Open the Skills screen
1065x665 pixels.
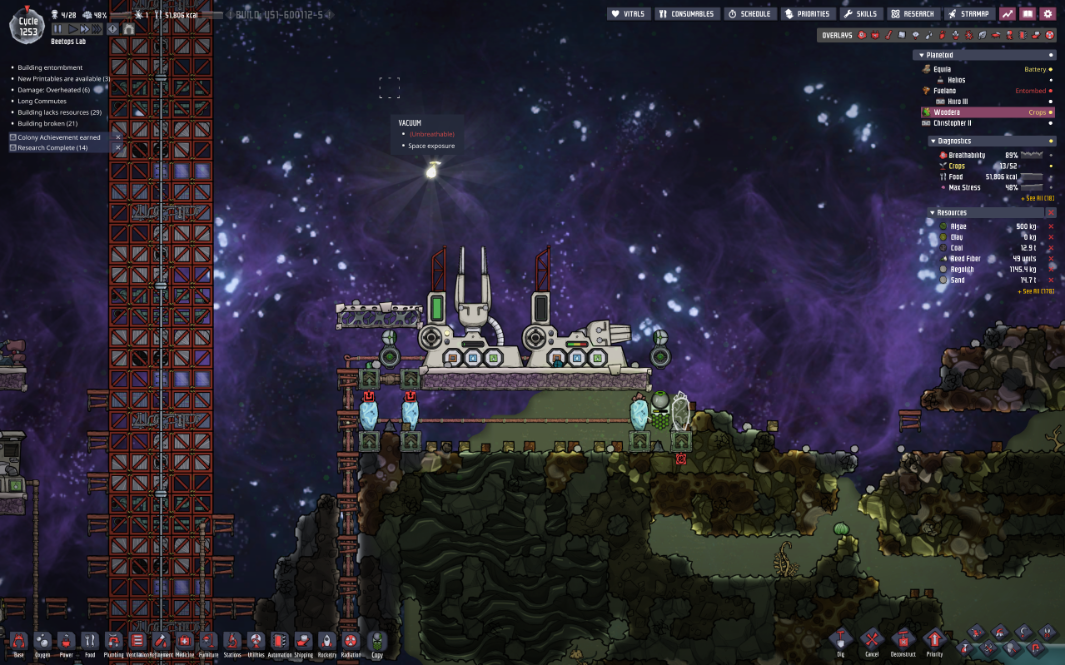click(x=861, y=14)
